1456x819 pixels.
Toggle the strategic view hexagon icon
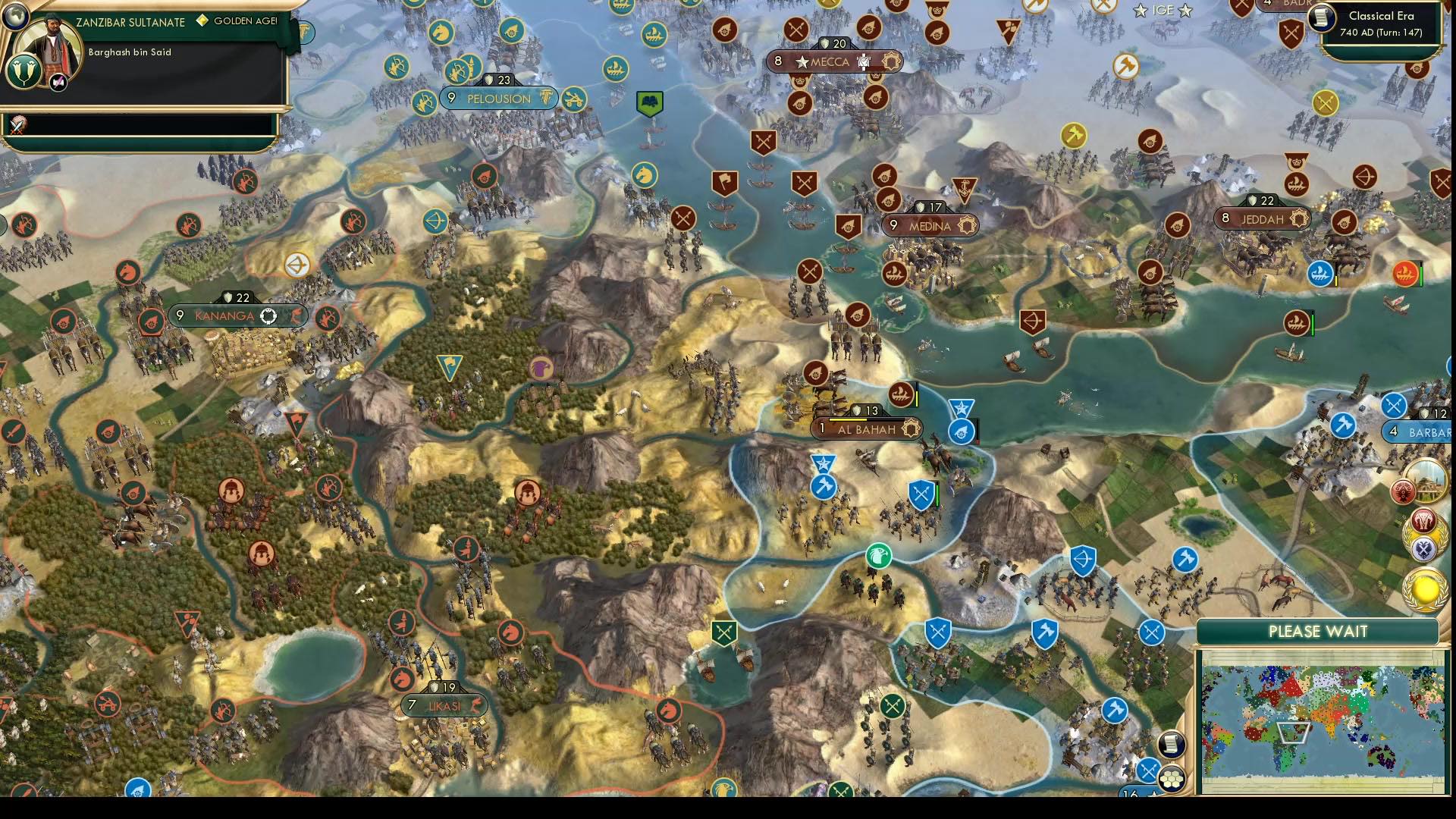(1172, 778)
